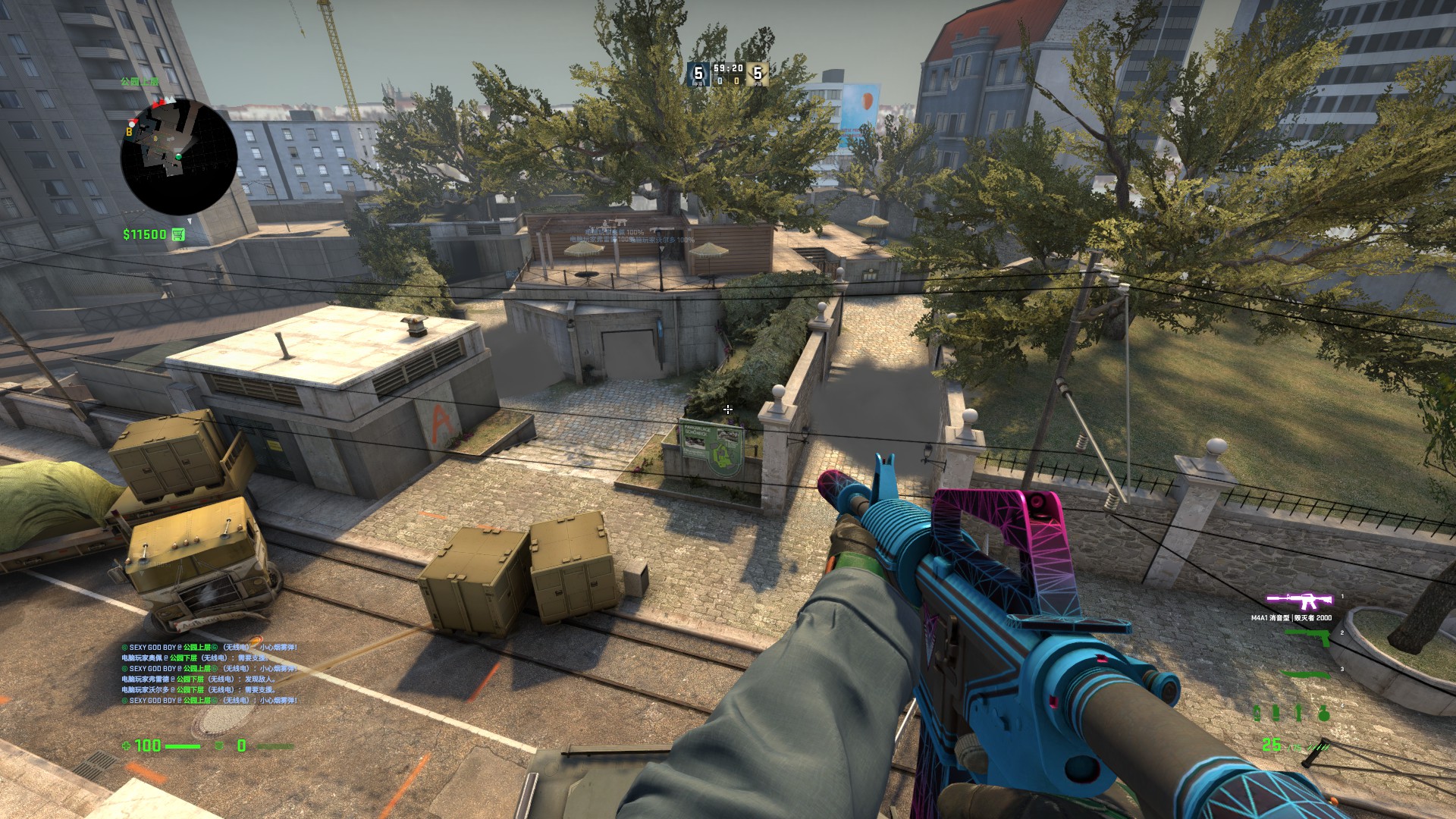Choose the knife weapon slot

(x=1305, y=673)
